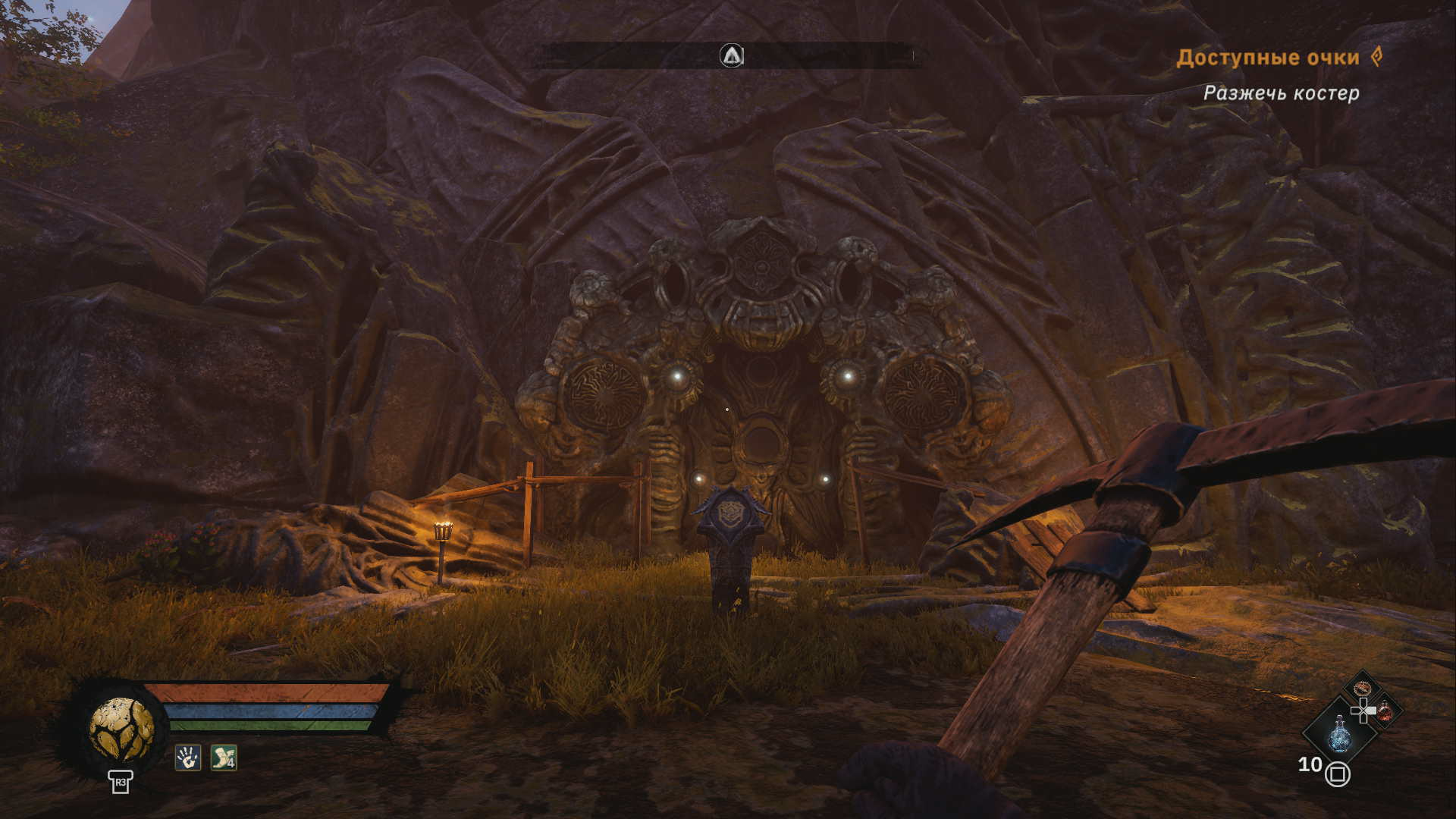Open the "Доступные очки" tracker header
This screenshot has height=819, width=1456.
[1267, 58]
